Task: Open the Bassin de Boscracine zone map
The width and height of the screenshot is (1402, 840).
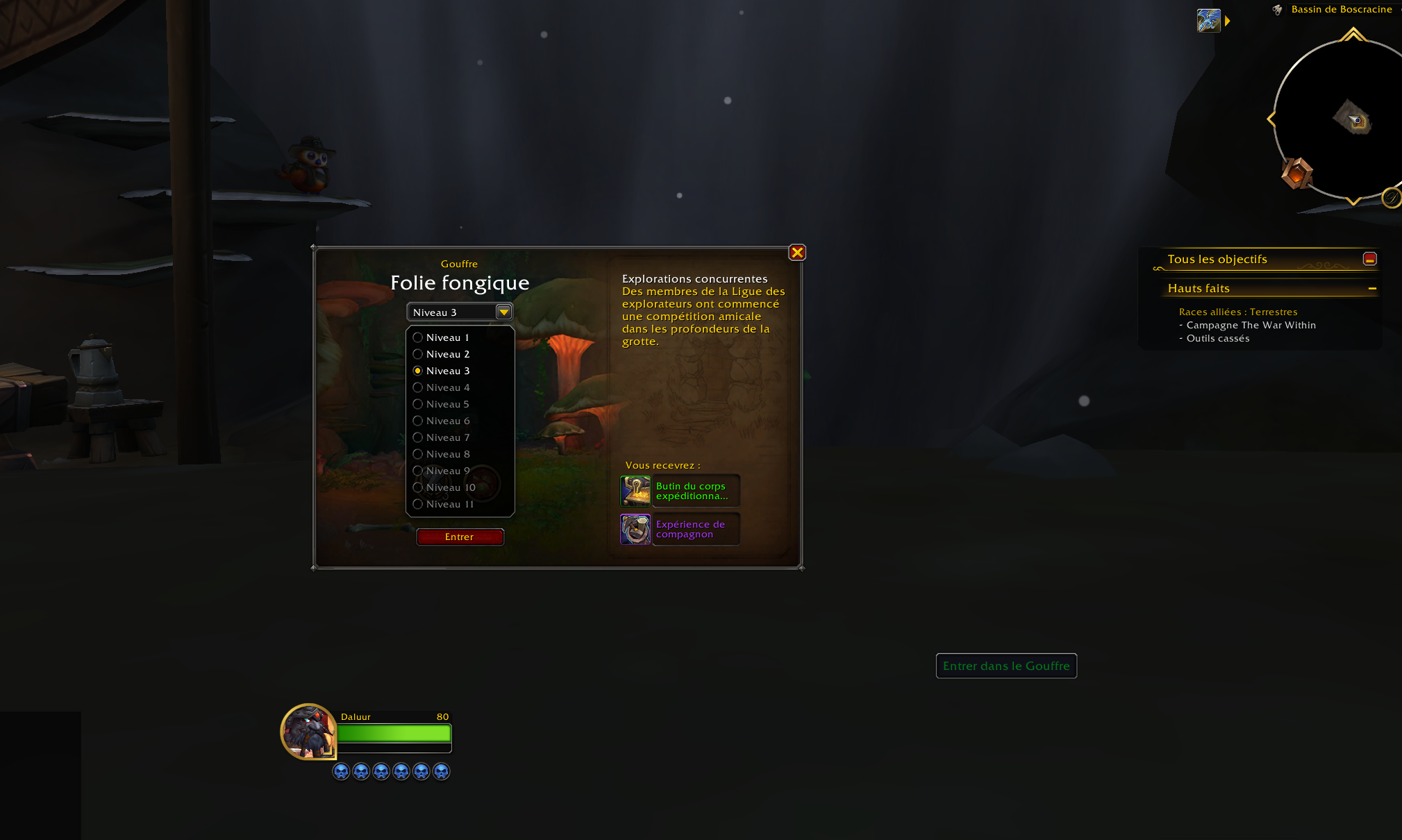Action: (x=1341, y=9)
